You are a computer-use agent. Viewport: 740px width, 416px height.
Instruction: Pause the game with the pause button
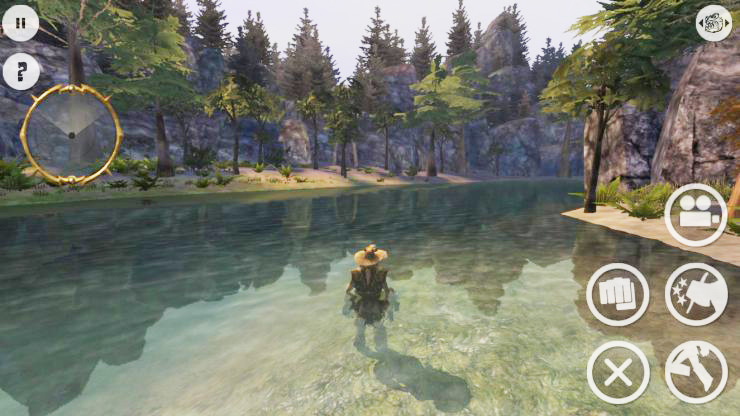(x=20, y=22)
